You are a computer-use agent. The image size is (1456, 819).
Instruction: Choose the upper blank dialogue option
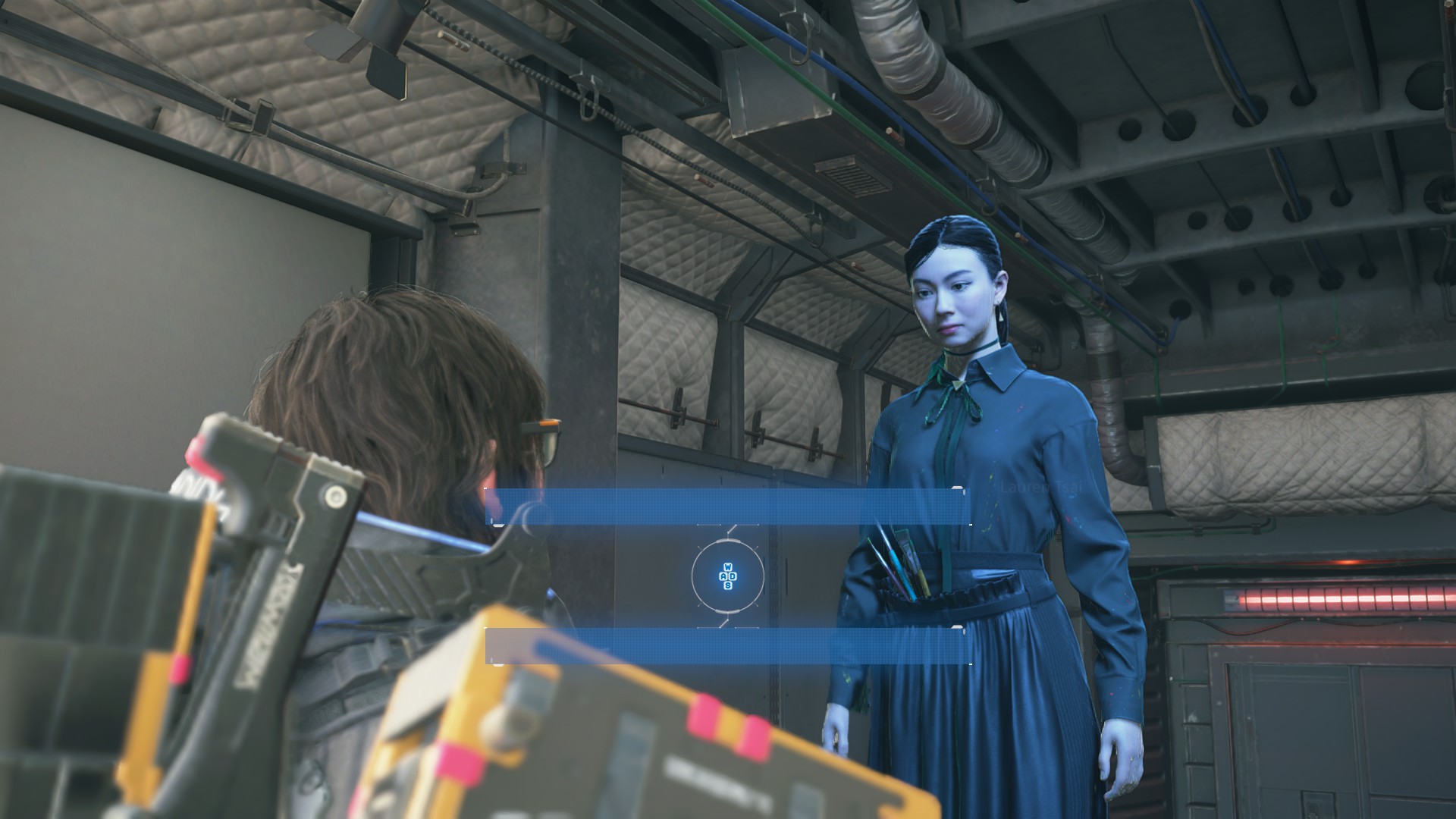728,507
